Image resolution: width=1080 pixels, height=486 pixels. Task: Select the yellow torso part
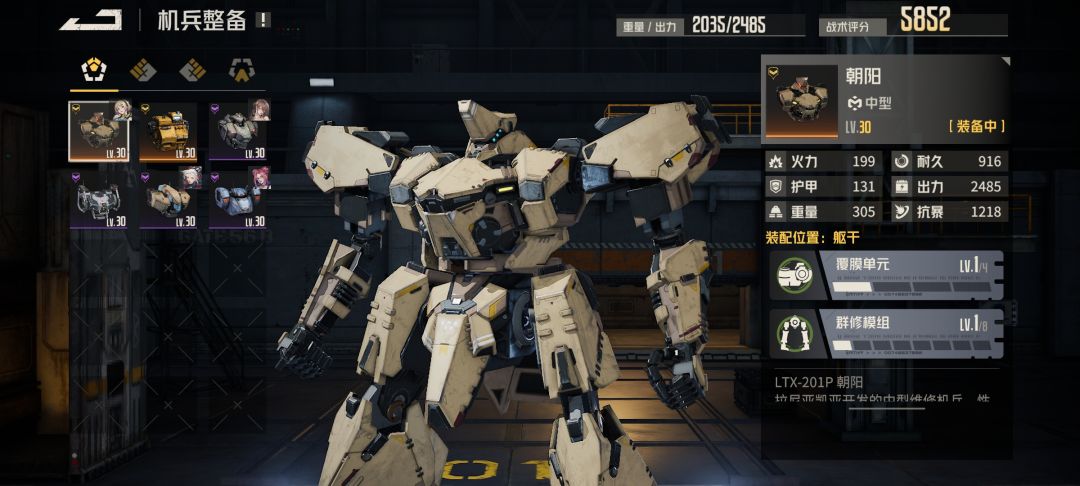point(169,131)
